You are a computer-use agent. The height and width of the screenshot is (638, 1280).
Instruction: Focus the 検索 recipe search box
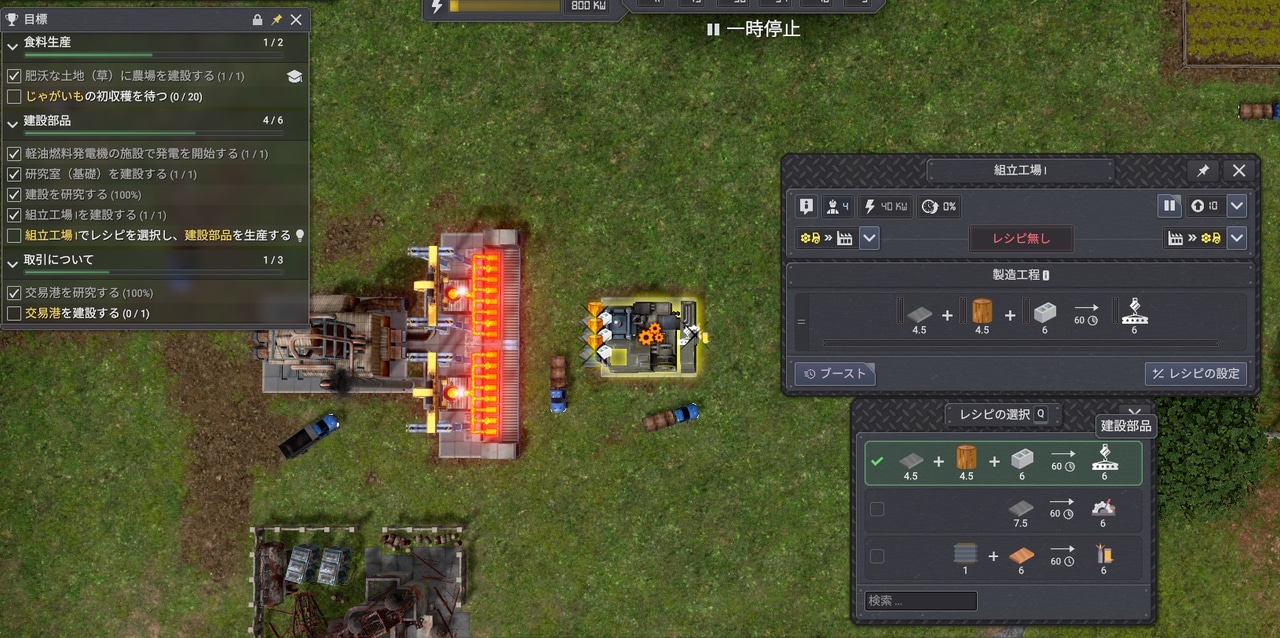(921, 601)
